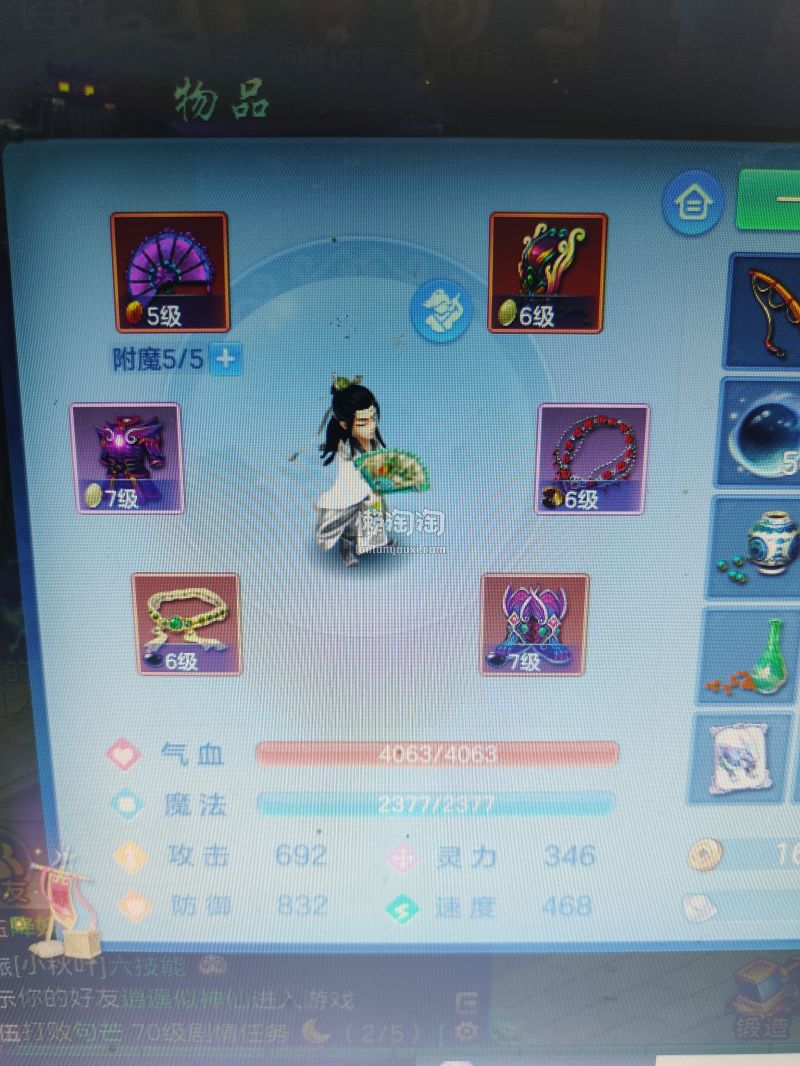This screenshot has height=1066, width=800.
Task: Choose the gold belt equipment slot
Action: 187,623
